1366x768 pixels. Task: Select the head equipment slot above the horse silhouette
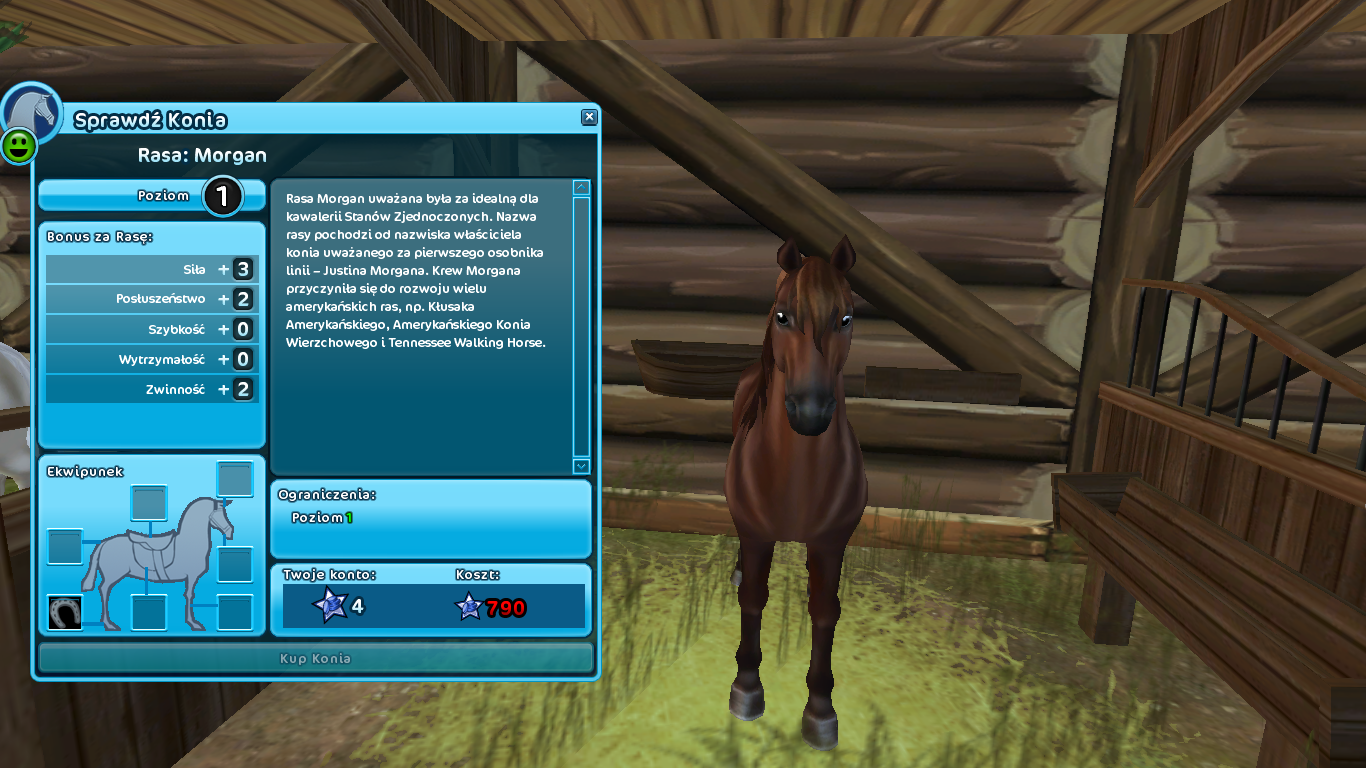pyautogui.click(x=235, y=480)
